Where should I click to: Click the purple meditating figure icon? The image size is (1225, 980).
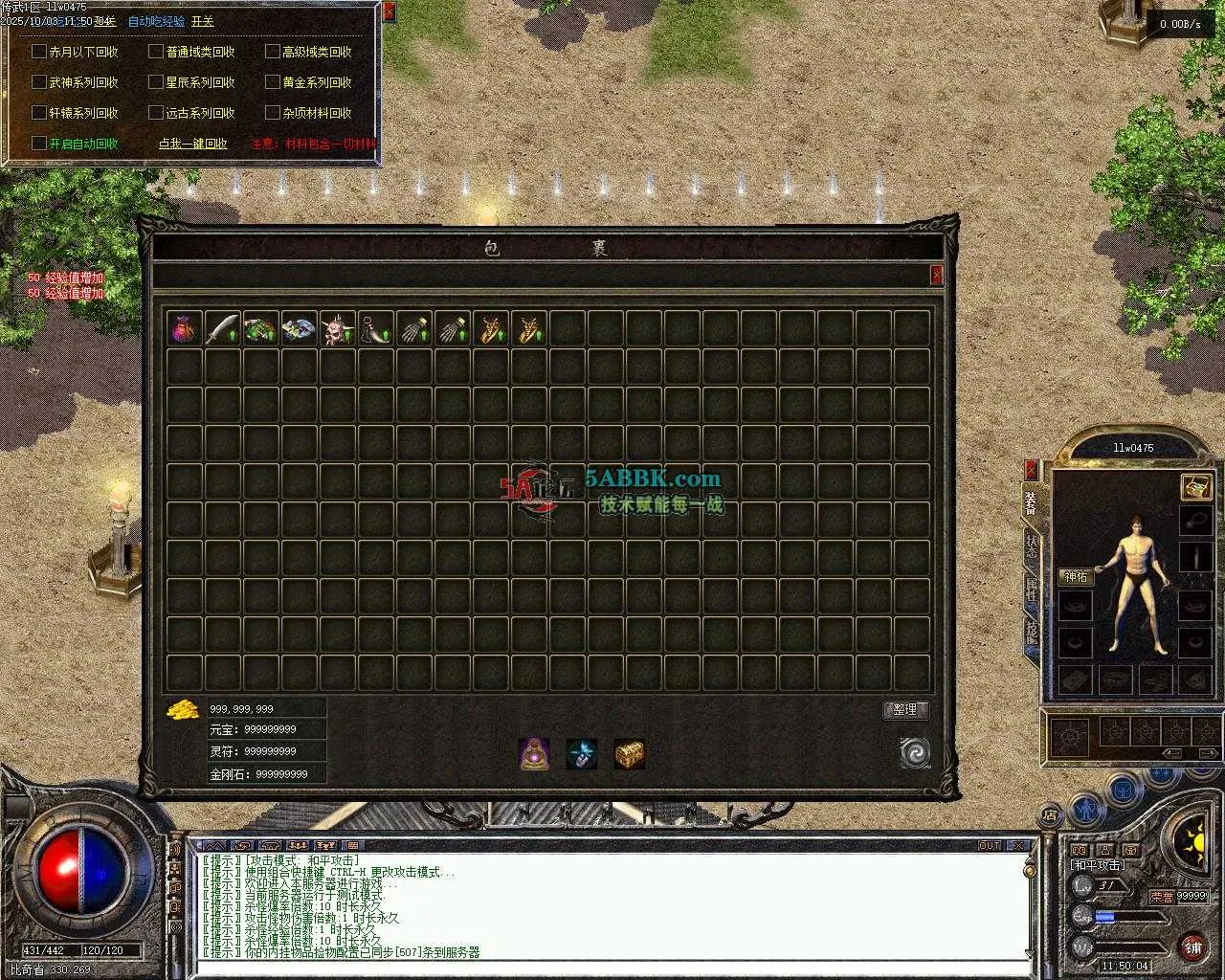(x=534, y=754)
